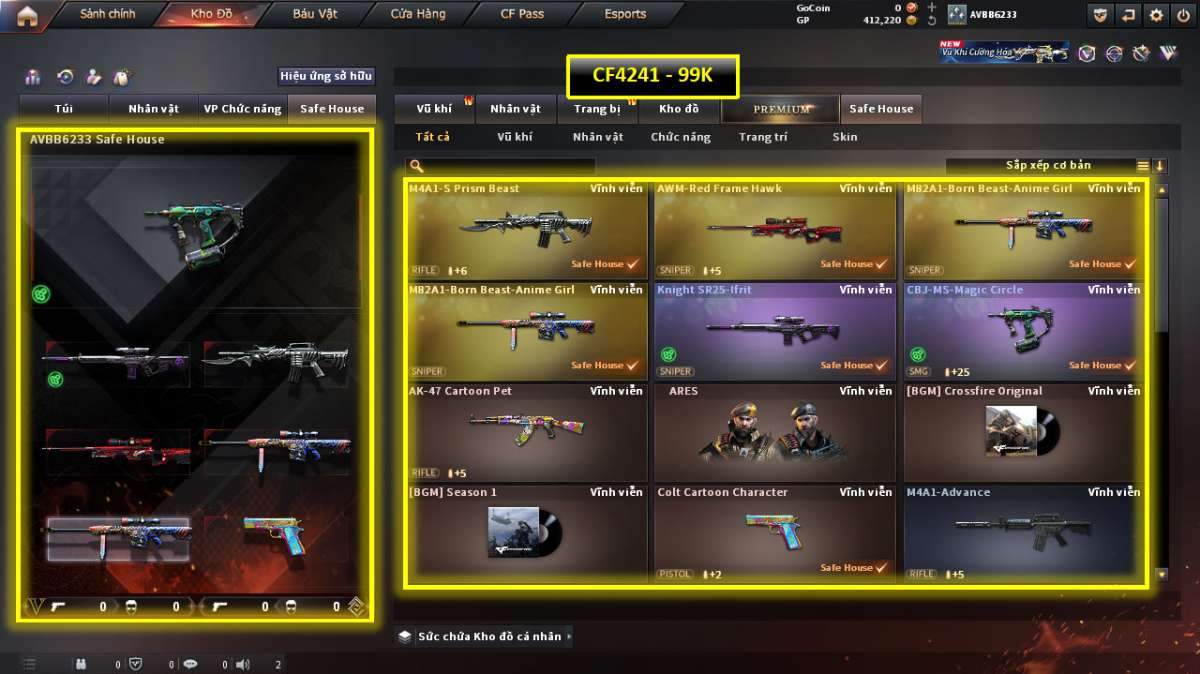The width and height of the screenshot is (1200, 674).
Task: Open the CF Pass tab
Action: (522, 15)
